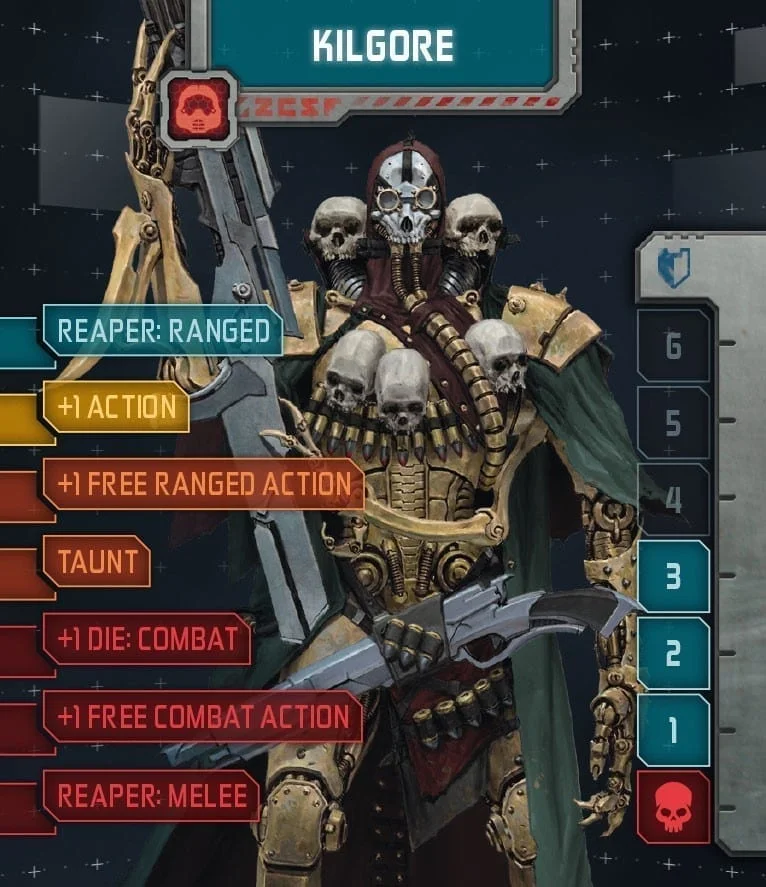Pick the +1 Free Ranged Action upgrade
The image size is (766, 887).
pos(203,484)
